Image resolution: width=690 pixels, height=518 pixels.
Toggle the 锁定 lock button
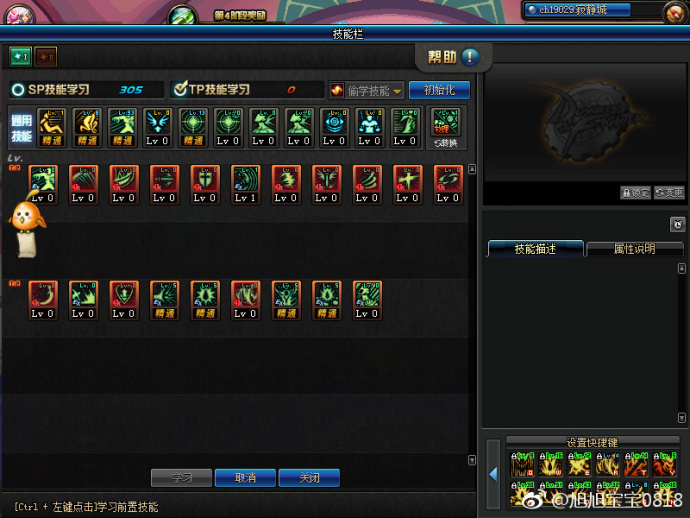tap(635, 192)
